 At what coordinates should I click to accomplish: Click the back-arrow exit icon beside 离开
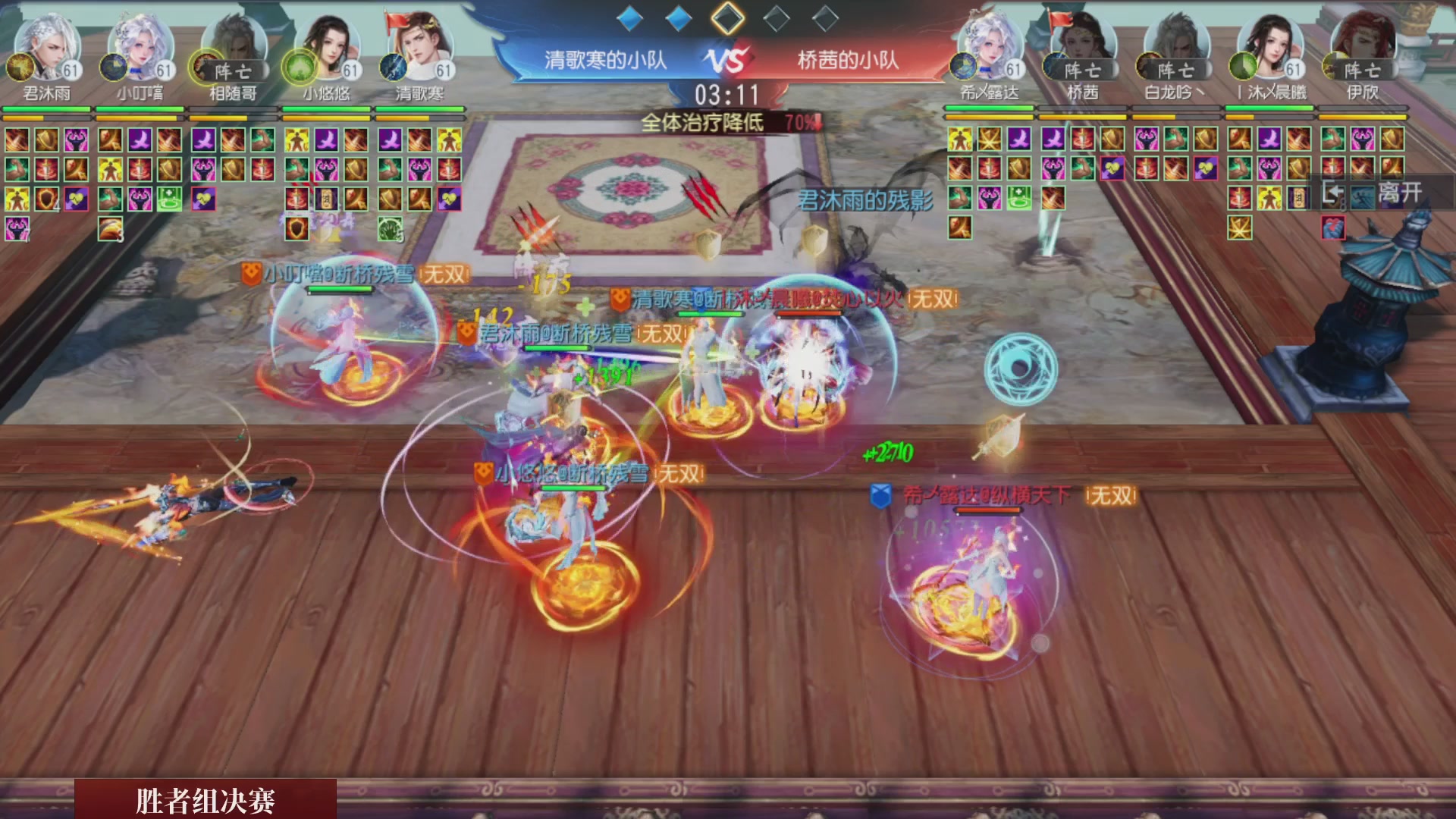tap(1333, 195)
